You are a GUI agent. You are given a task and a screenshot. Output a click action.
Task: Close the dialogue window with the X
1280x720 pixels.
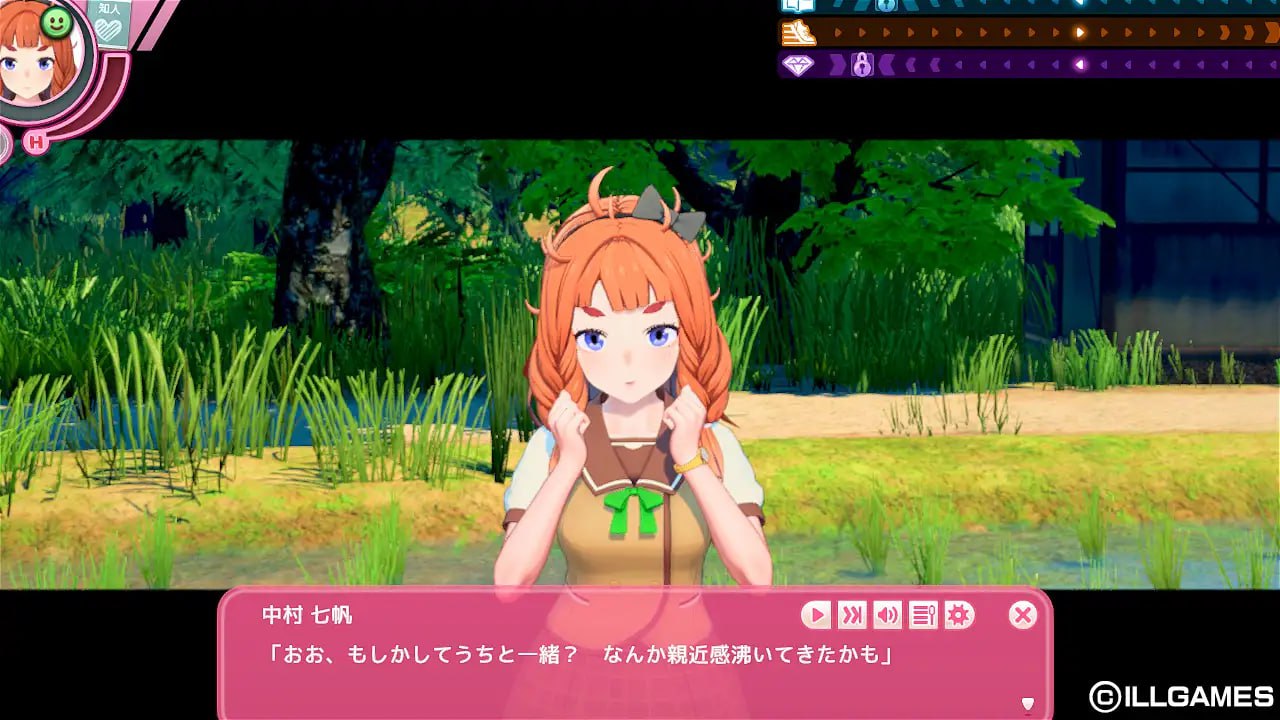pyautogui.click(x=1021, y=615)
